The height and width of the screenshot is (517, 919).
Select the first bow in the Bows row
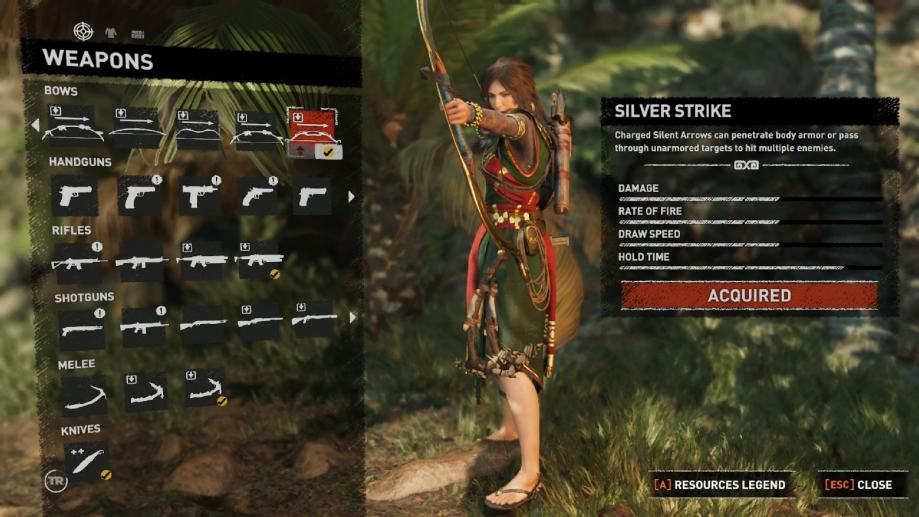click(73, 128)
